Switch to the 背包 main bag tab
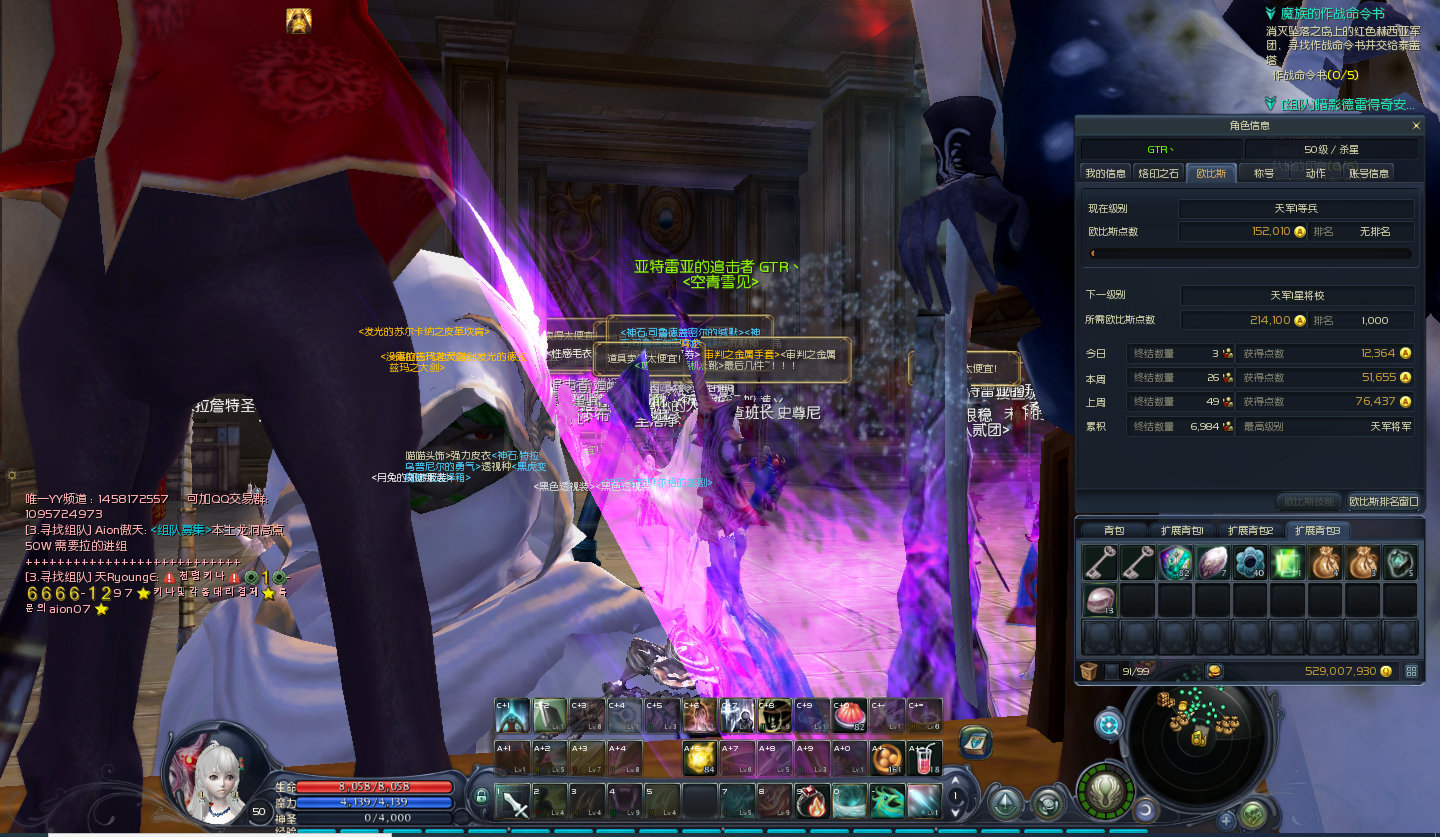Image resolution: width=1440 pixels, height=837 pixels. pos(1114,530)
